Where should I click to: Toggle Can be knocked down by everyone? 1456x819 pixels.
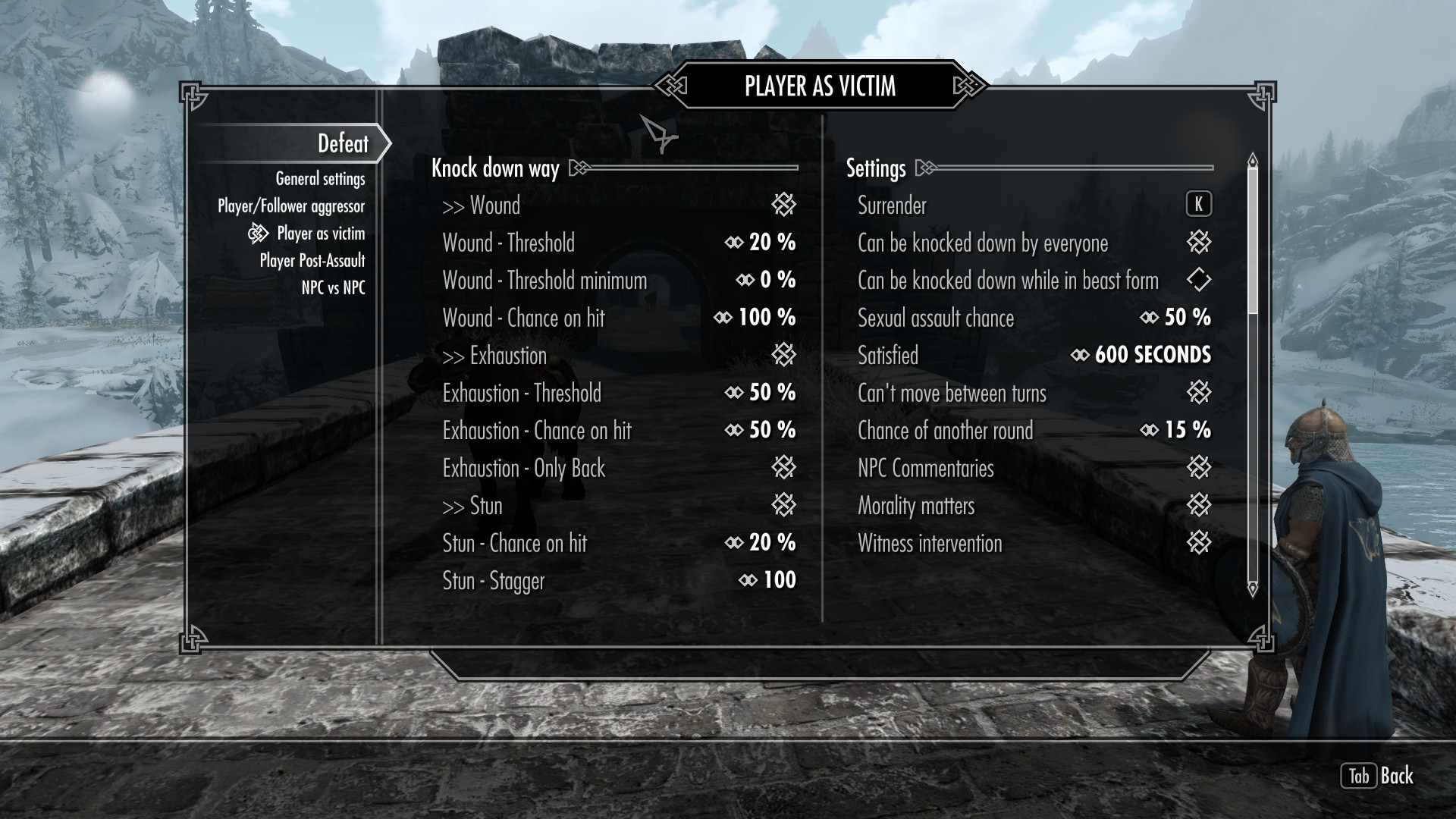1198,243
